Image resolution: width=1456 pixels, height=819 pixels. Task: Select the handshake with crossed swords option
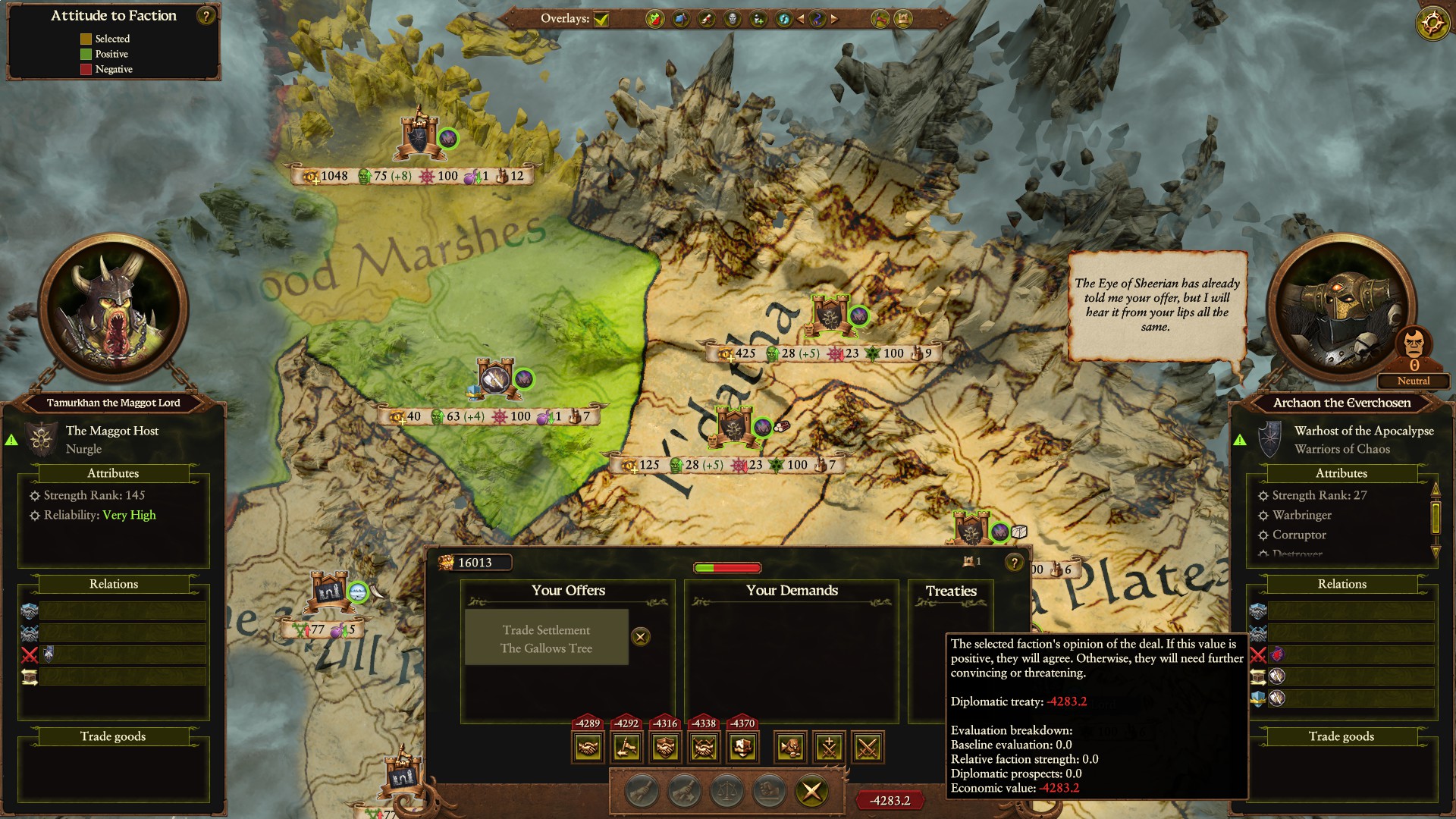click(x=704, y=748)
